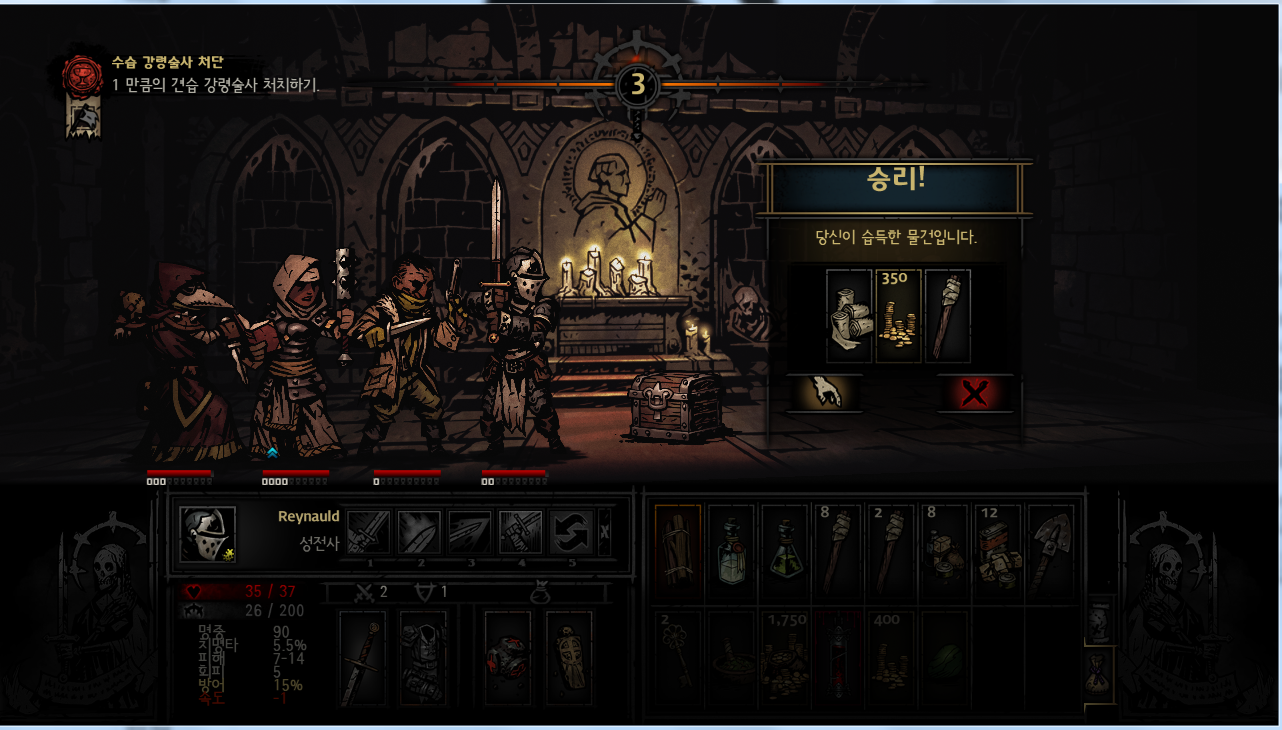Screen dimensions: 1282x730
Task: Pick up the bandages from loot
Action: 849,315
